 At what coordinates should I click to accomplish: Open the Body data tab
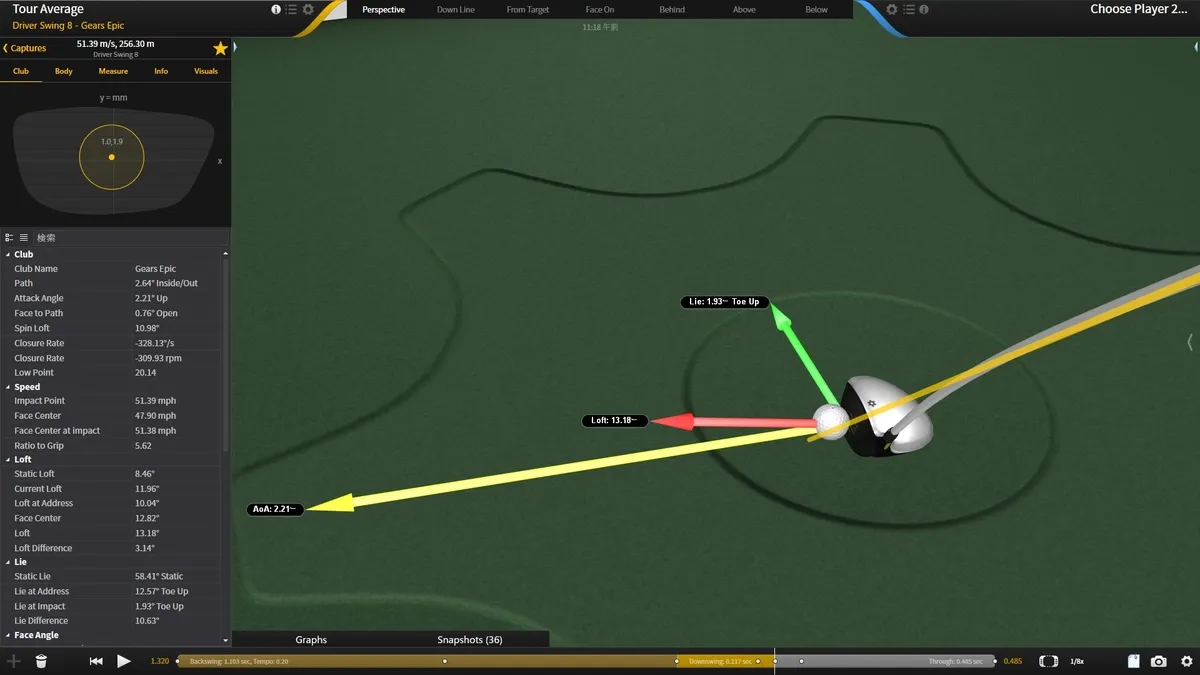tap(64, 72)
